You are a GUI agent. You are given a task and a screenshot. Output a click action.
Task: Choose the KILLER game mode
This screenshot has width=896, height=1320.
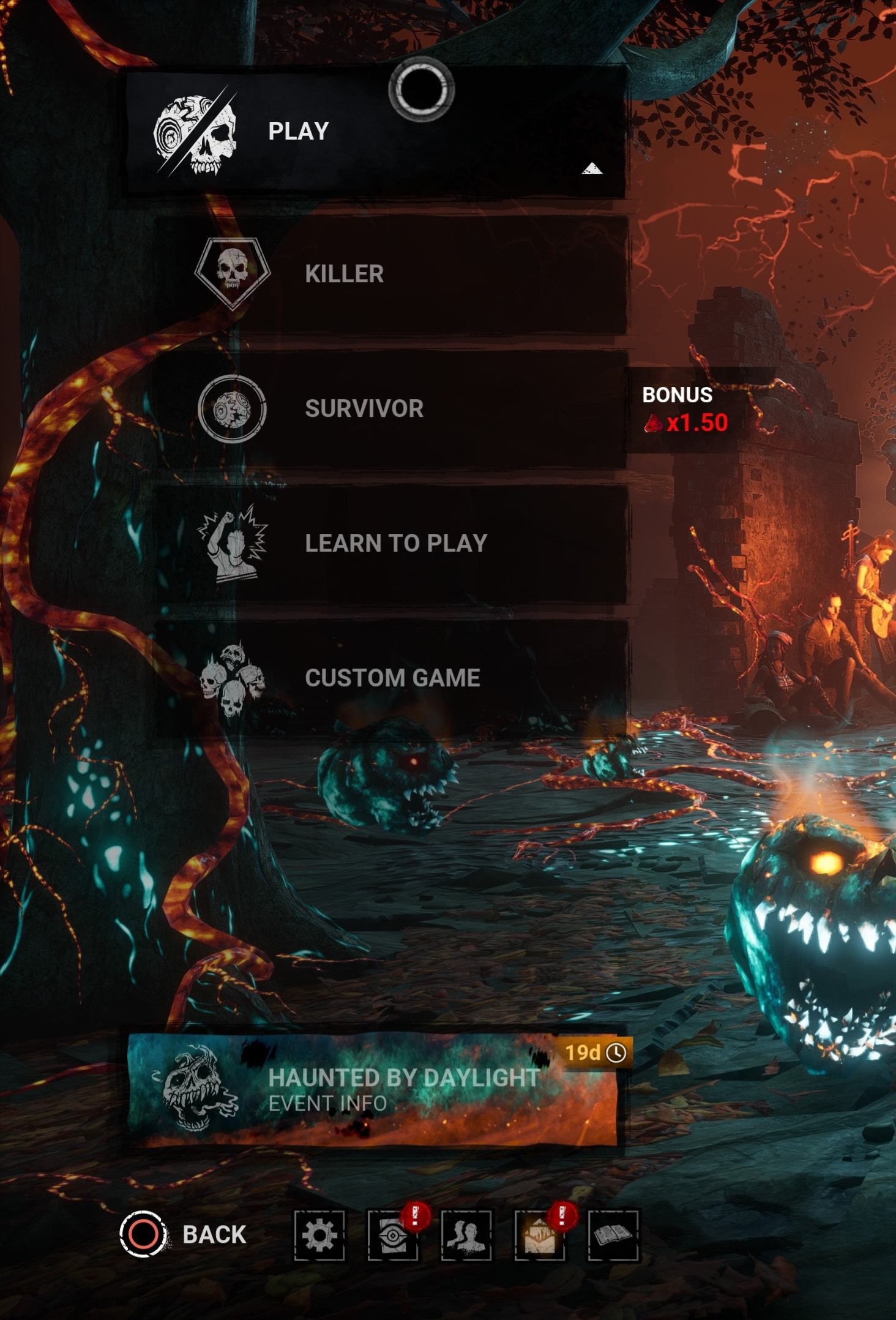tap(392, 274)
